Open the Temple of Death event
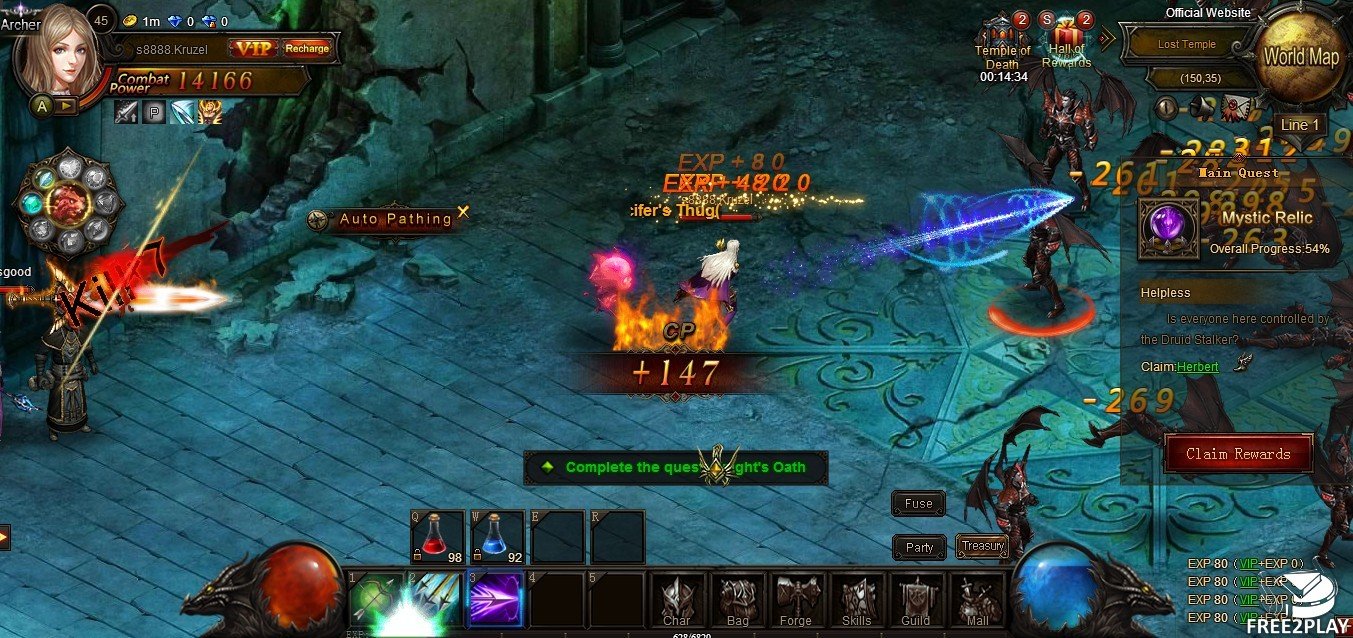Viewport: 1353px width, 638px height. pos(1002,42)
